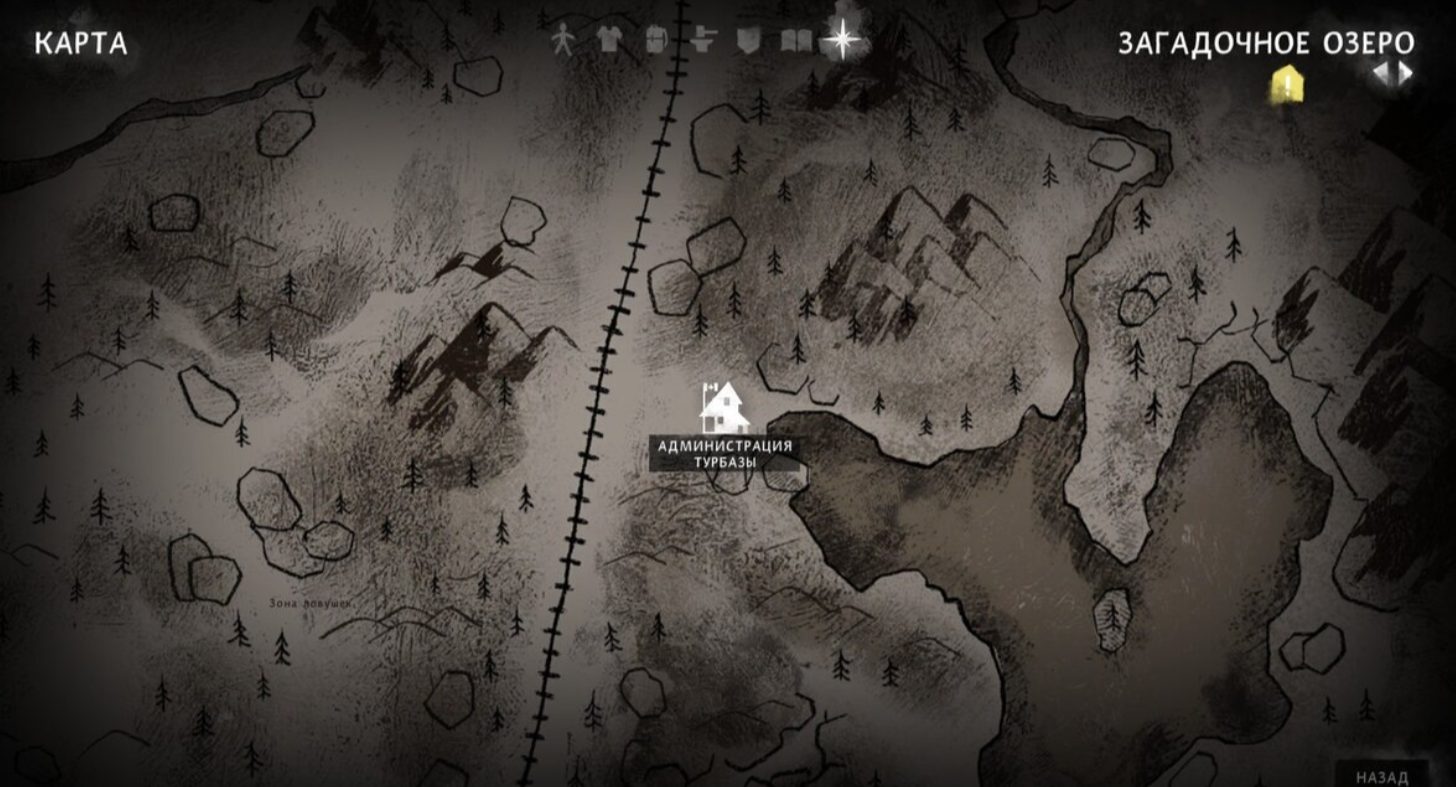Switch to the next region map
The width and height of the screenshot is (1456, 787).
1406,72
